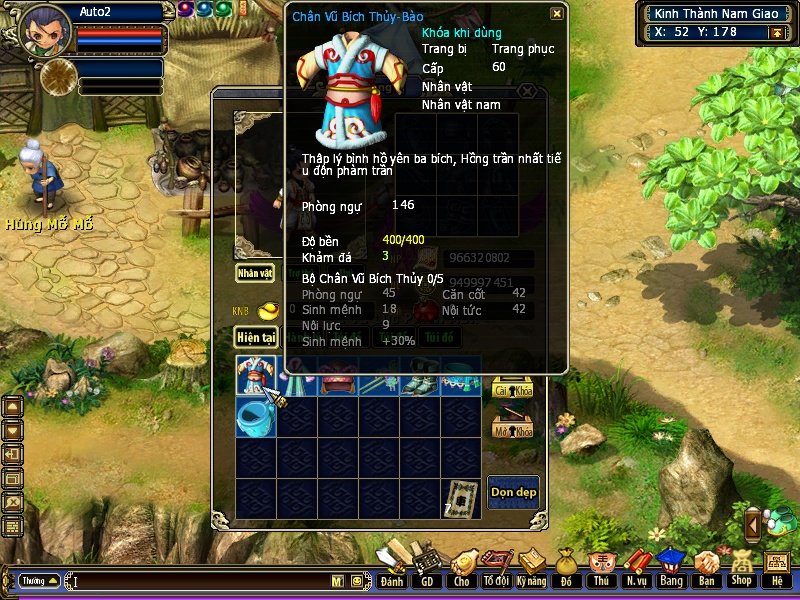This screenshot has height=600, width=800.
Task: Close the Chân Vũ Bích Thủy tooltip window
Action: click(x=557, y=14)
